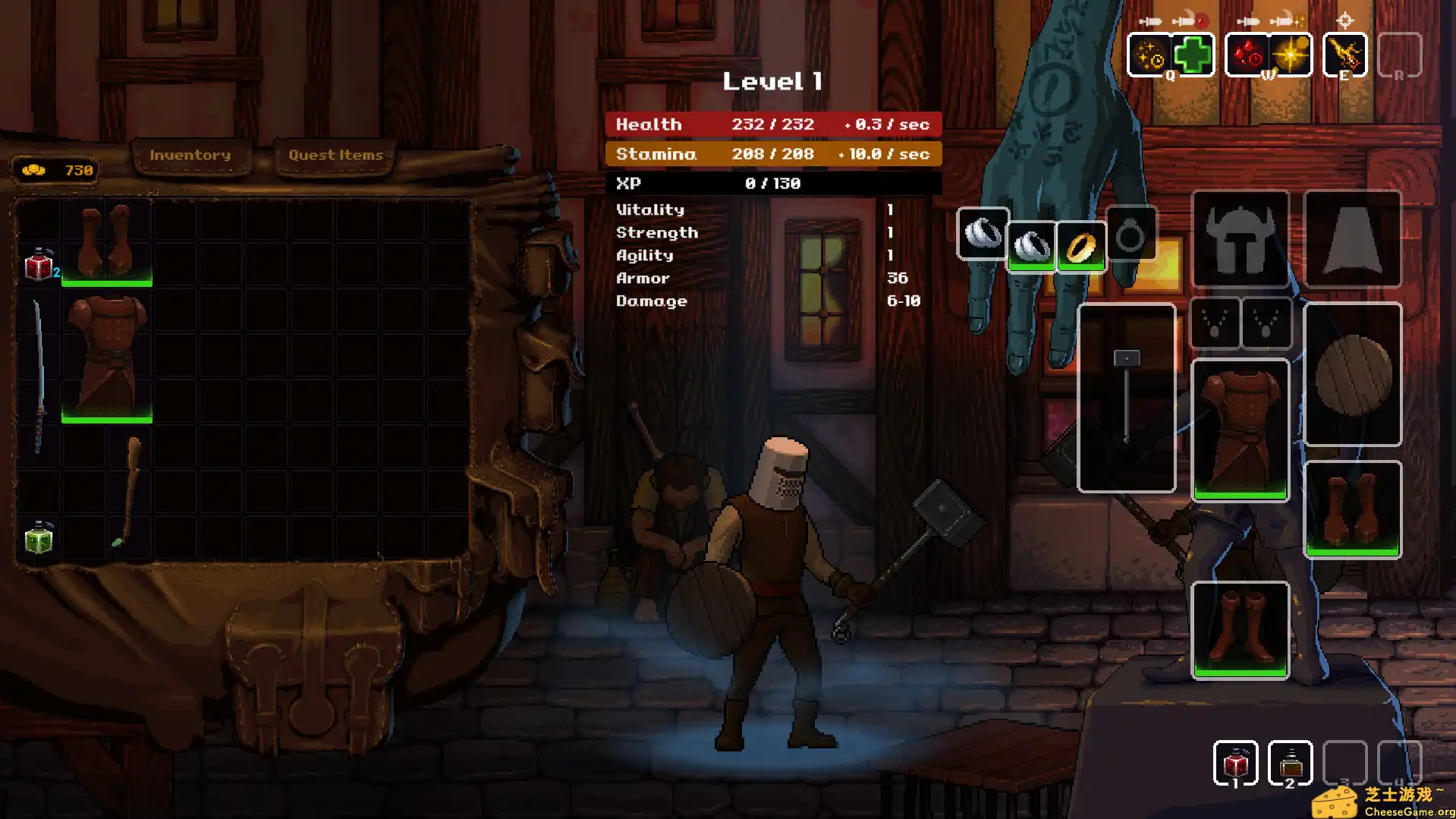Select the equipped leather boots slot
The width and height of the screenshot is (1456, 819).
(1241, 630)
